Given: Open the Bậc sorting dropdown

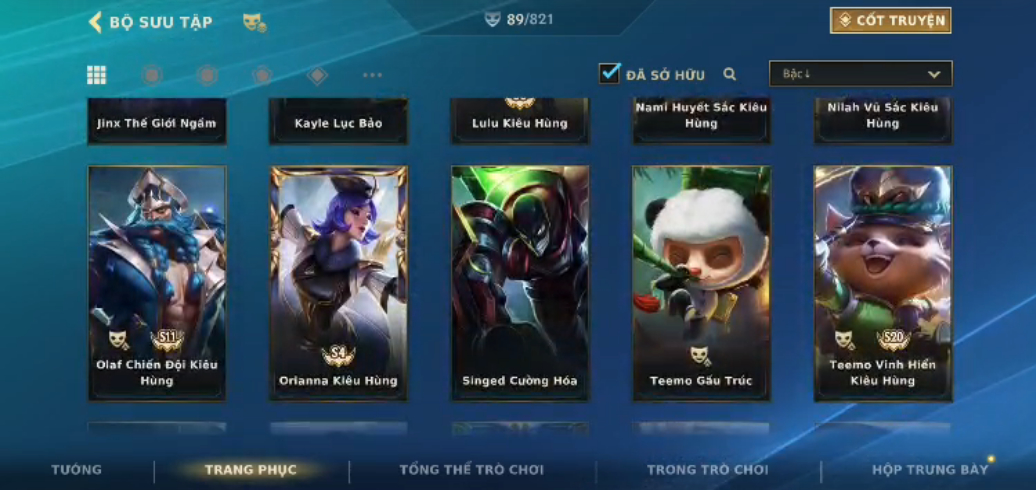Looking at the screenshot, I should [860, 74].
